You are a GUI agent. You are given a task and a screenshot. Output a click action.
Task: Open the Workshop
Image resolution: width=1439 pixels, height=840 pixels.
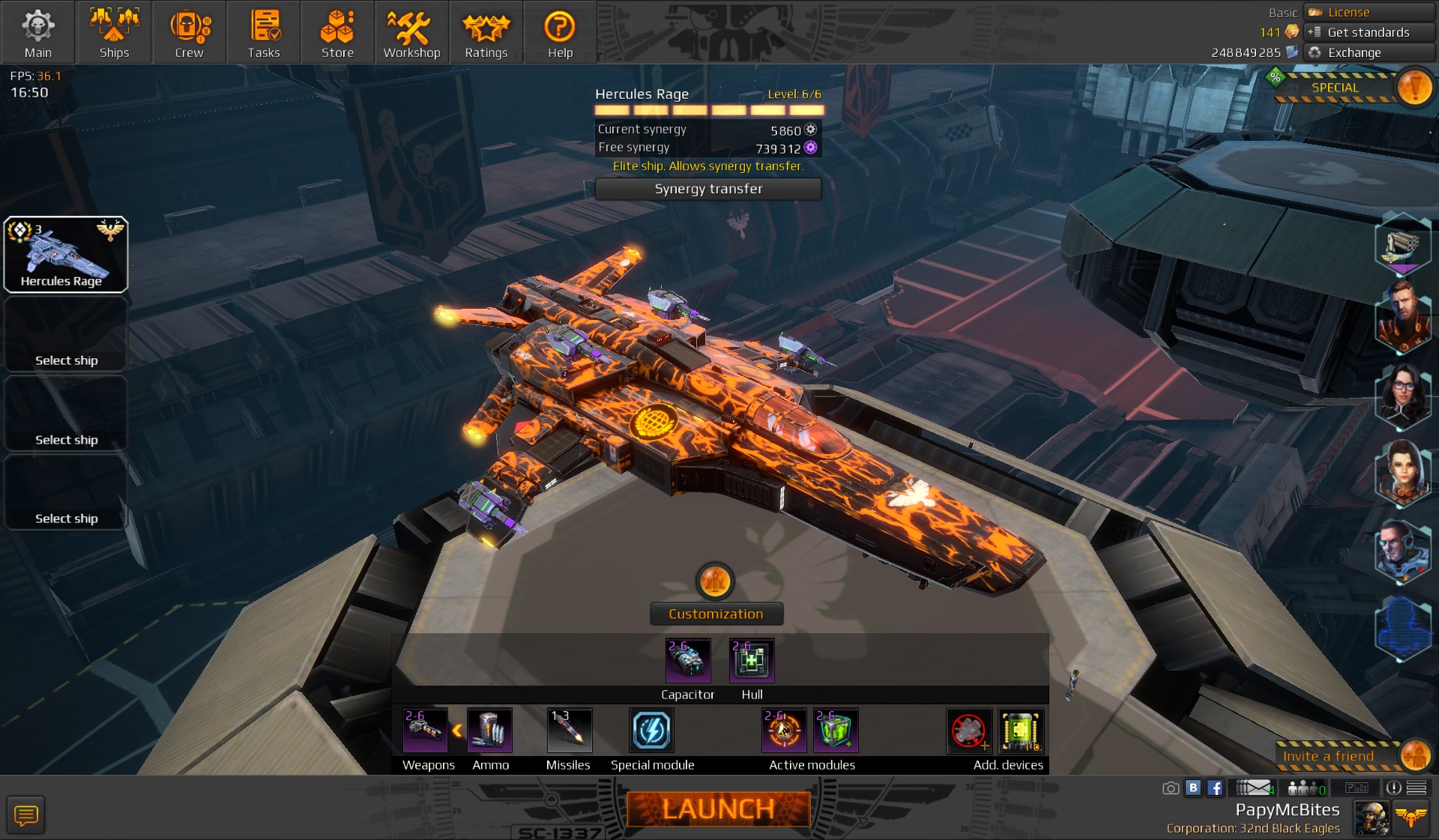[x=411, y=32]
